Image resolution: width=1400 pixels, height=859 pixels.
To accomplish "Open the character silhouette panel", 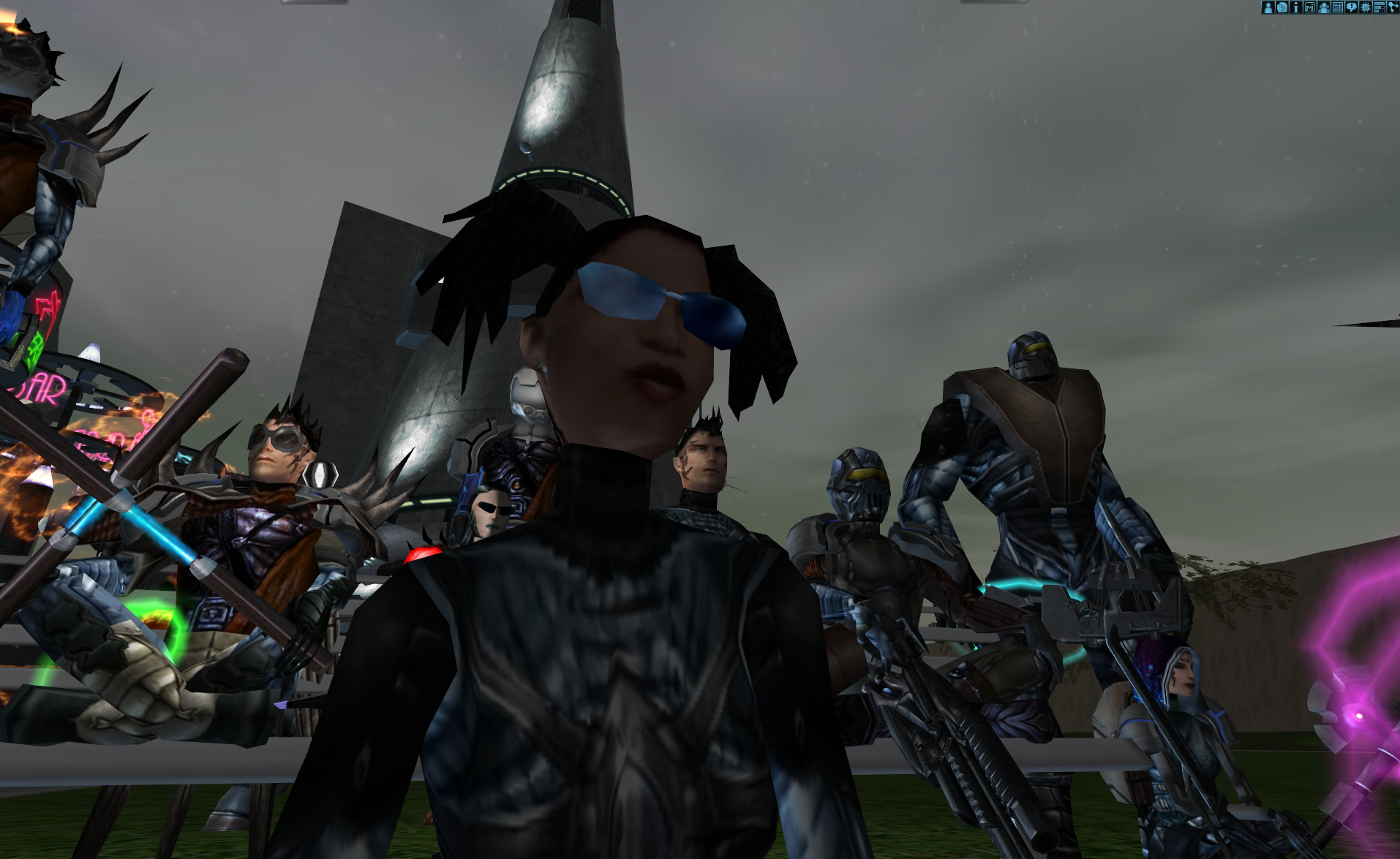I will tap(1268, 7).
